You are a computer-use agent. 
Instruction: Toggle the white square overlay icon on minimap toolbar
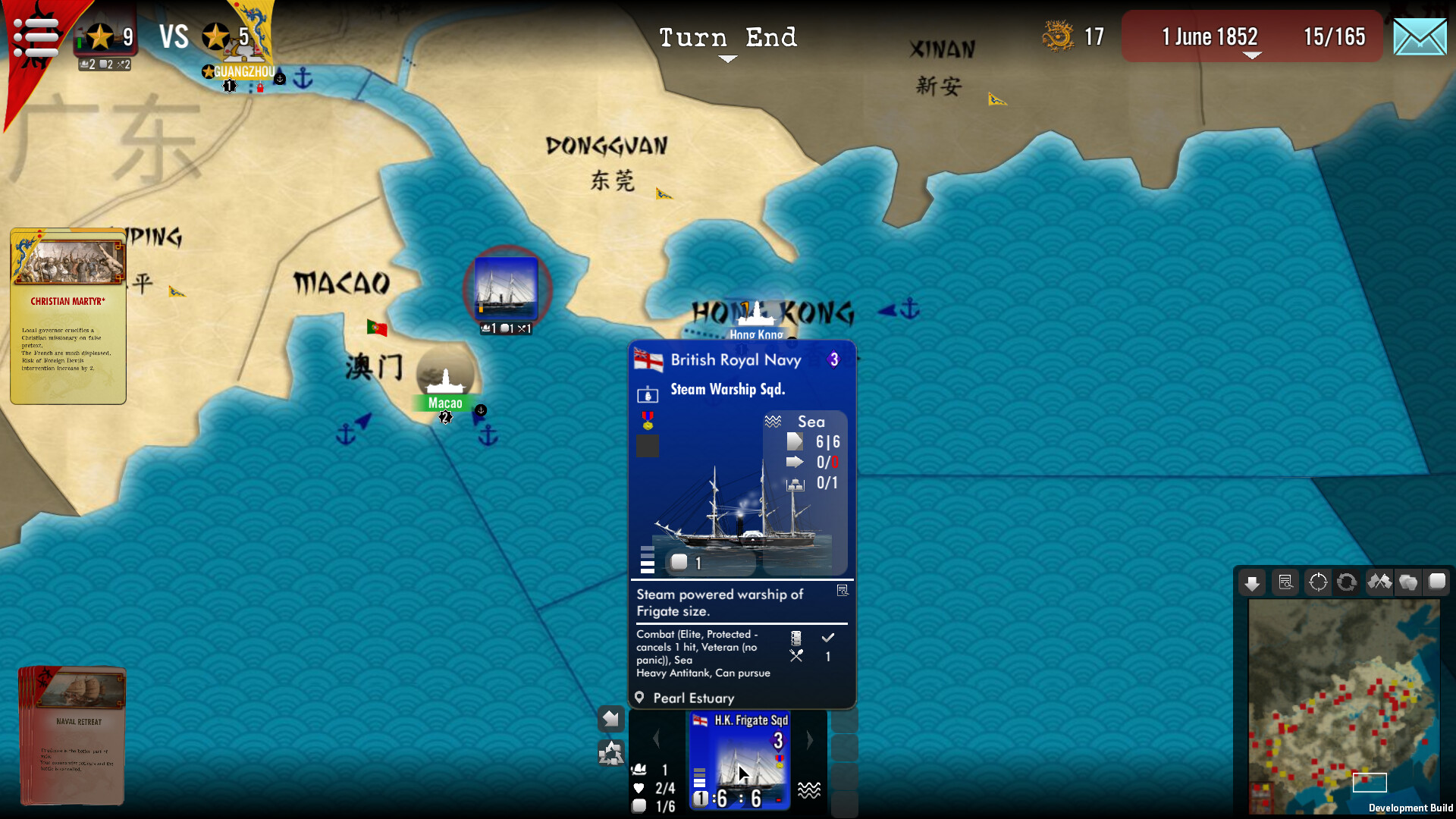1438,582
